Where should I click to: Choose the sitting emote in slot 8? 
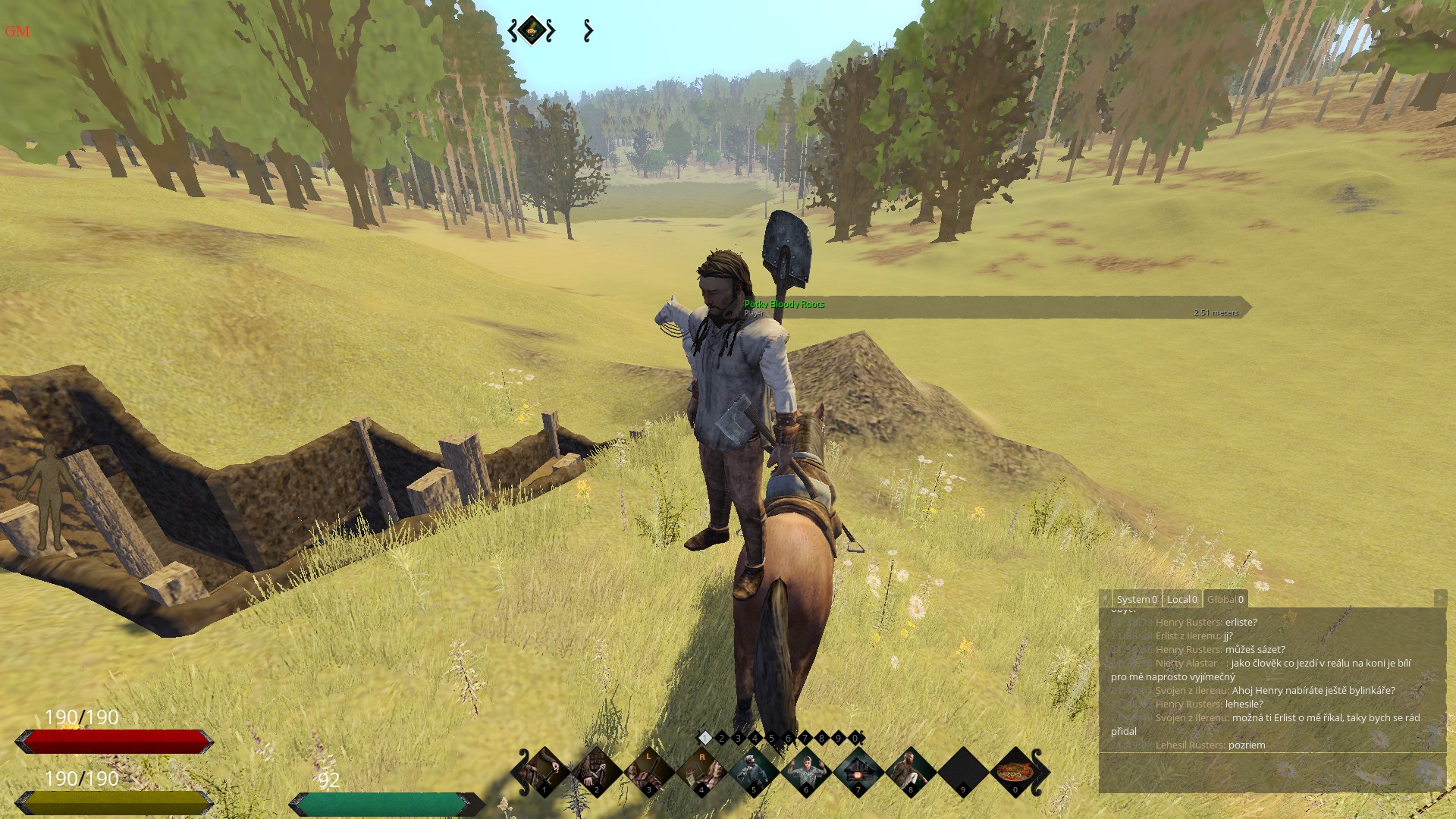[910, 772]
